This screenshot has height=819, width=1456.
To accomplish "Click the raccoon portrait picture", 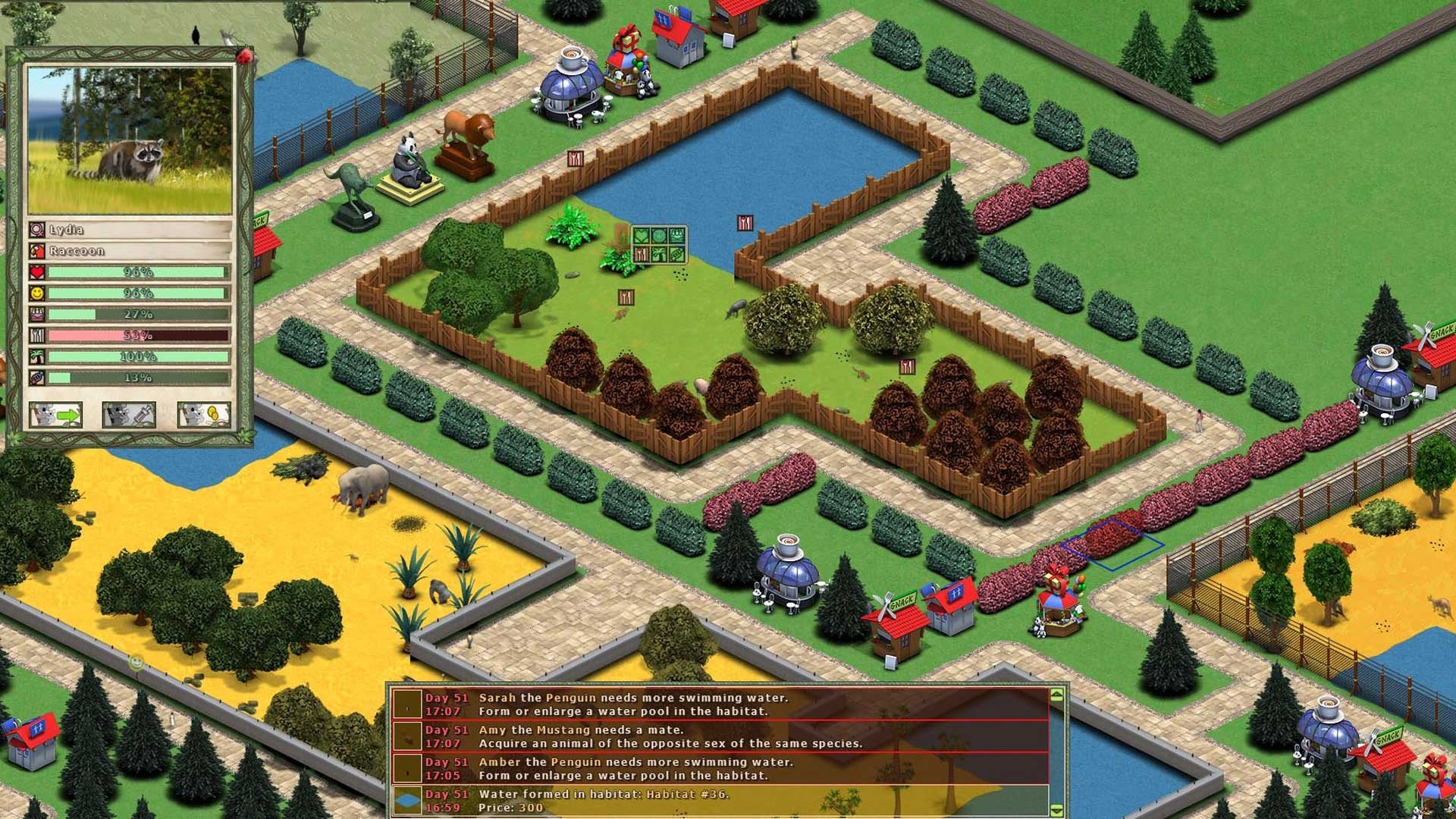I will click(130, 140).
